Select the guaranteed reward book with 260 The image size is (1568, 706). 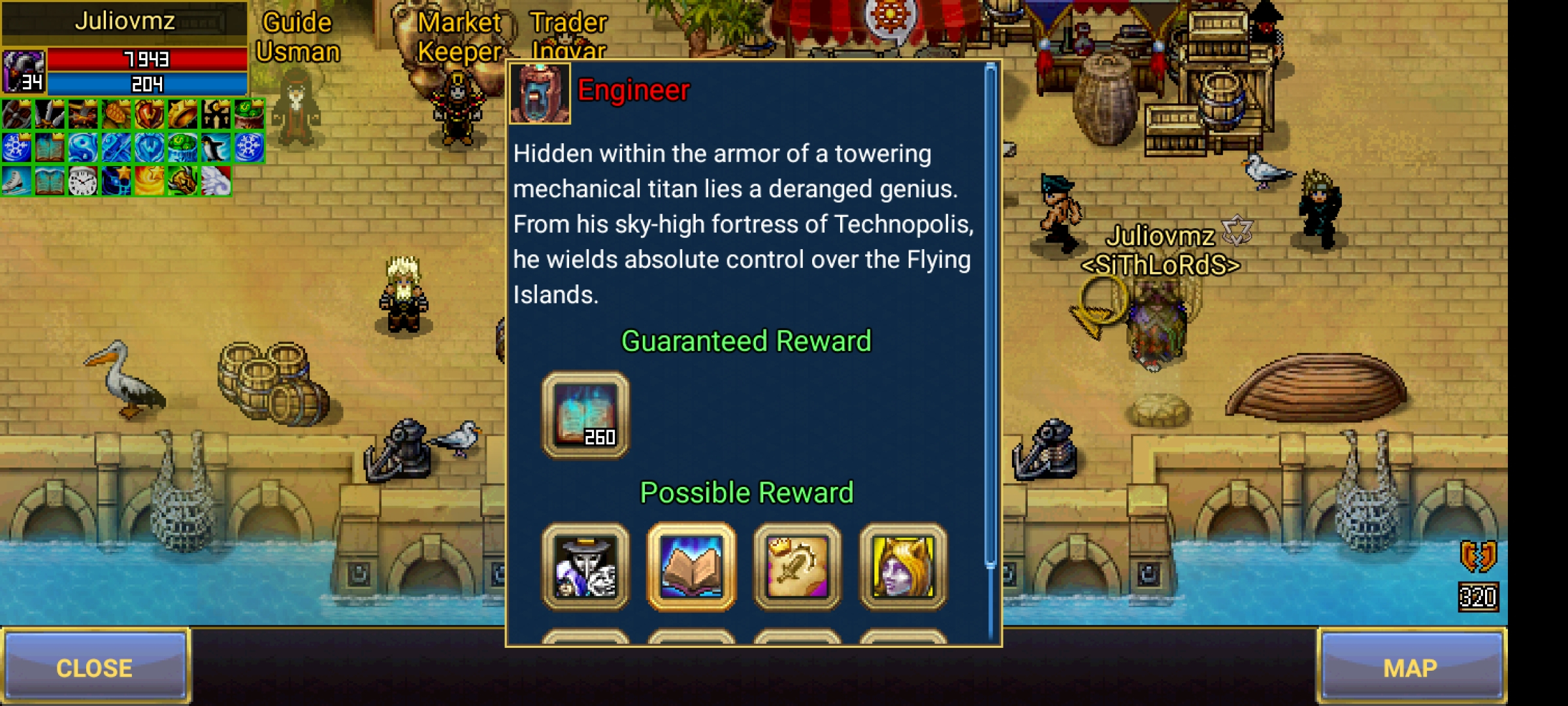point(585,415)
